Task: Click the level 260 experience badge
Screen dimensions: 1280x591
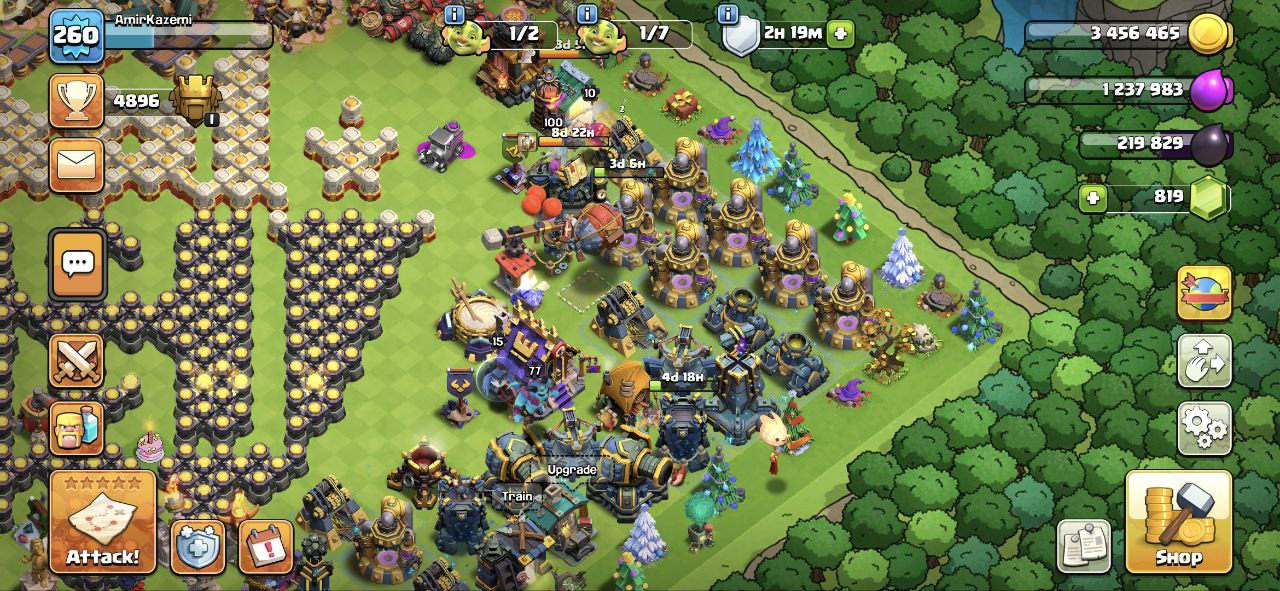Action: (x=76, y=36)
